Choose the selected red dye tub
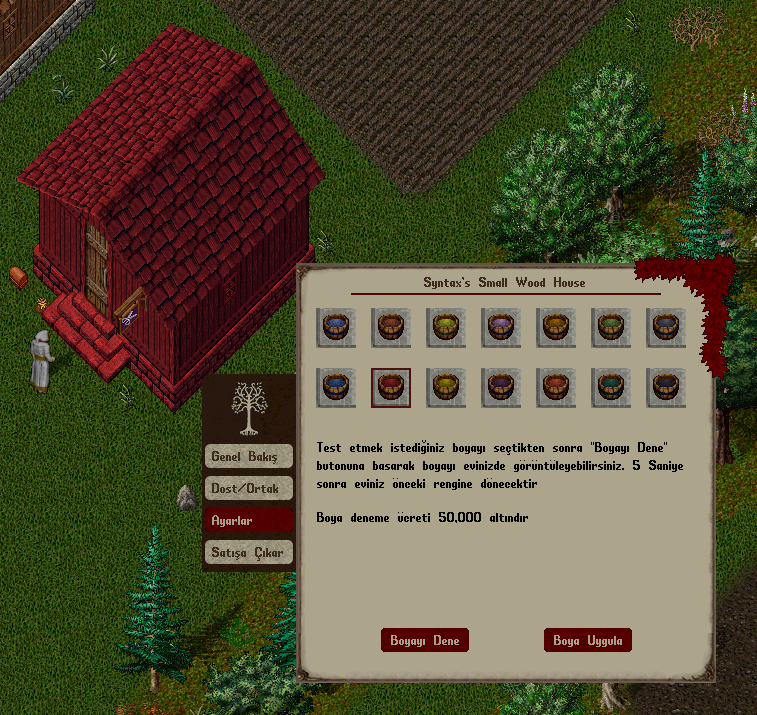 tap(391, 387)
